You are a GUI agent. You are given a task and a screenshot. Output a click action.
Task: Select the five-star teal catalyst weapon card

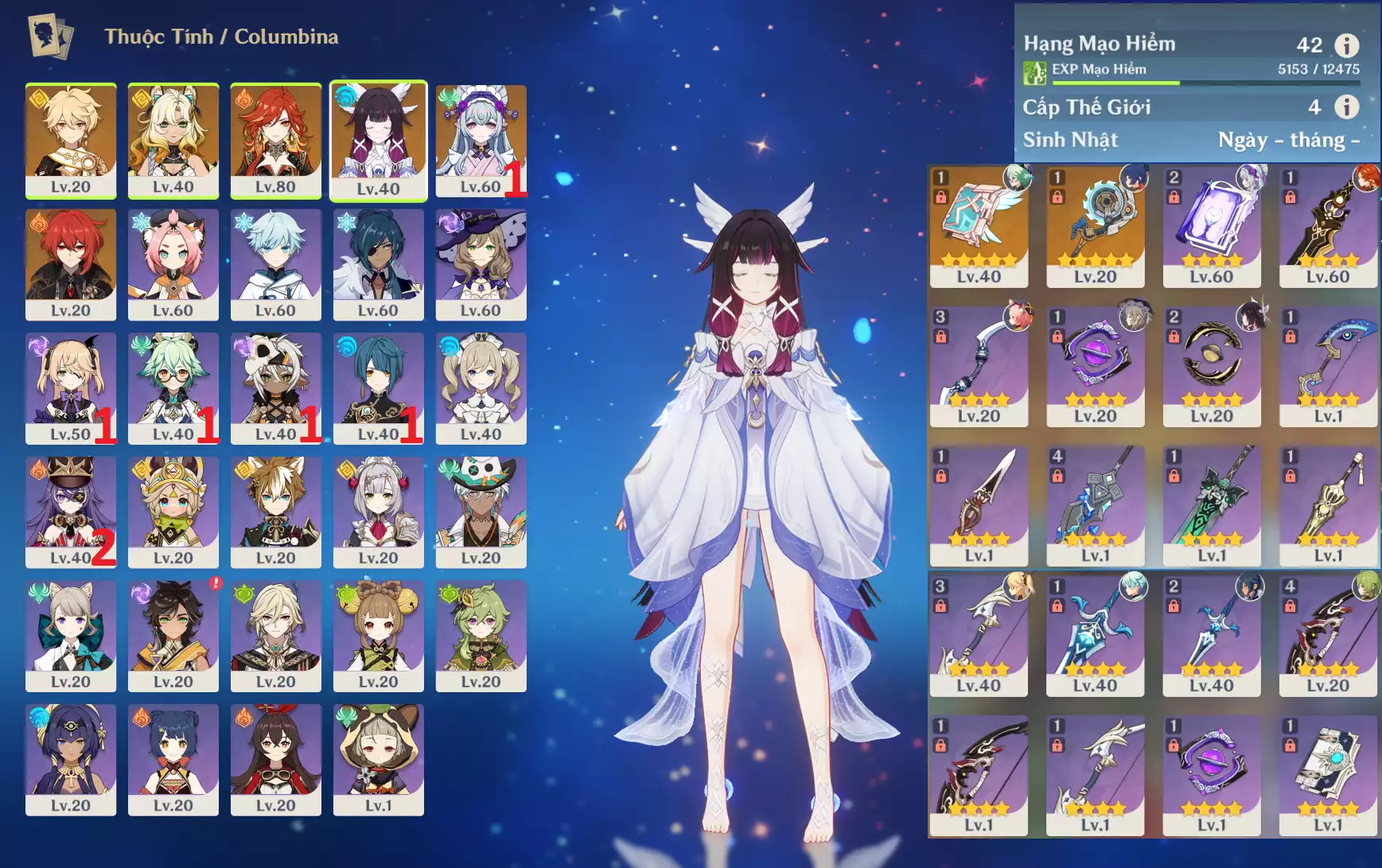coord(979,226)
